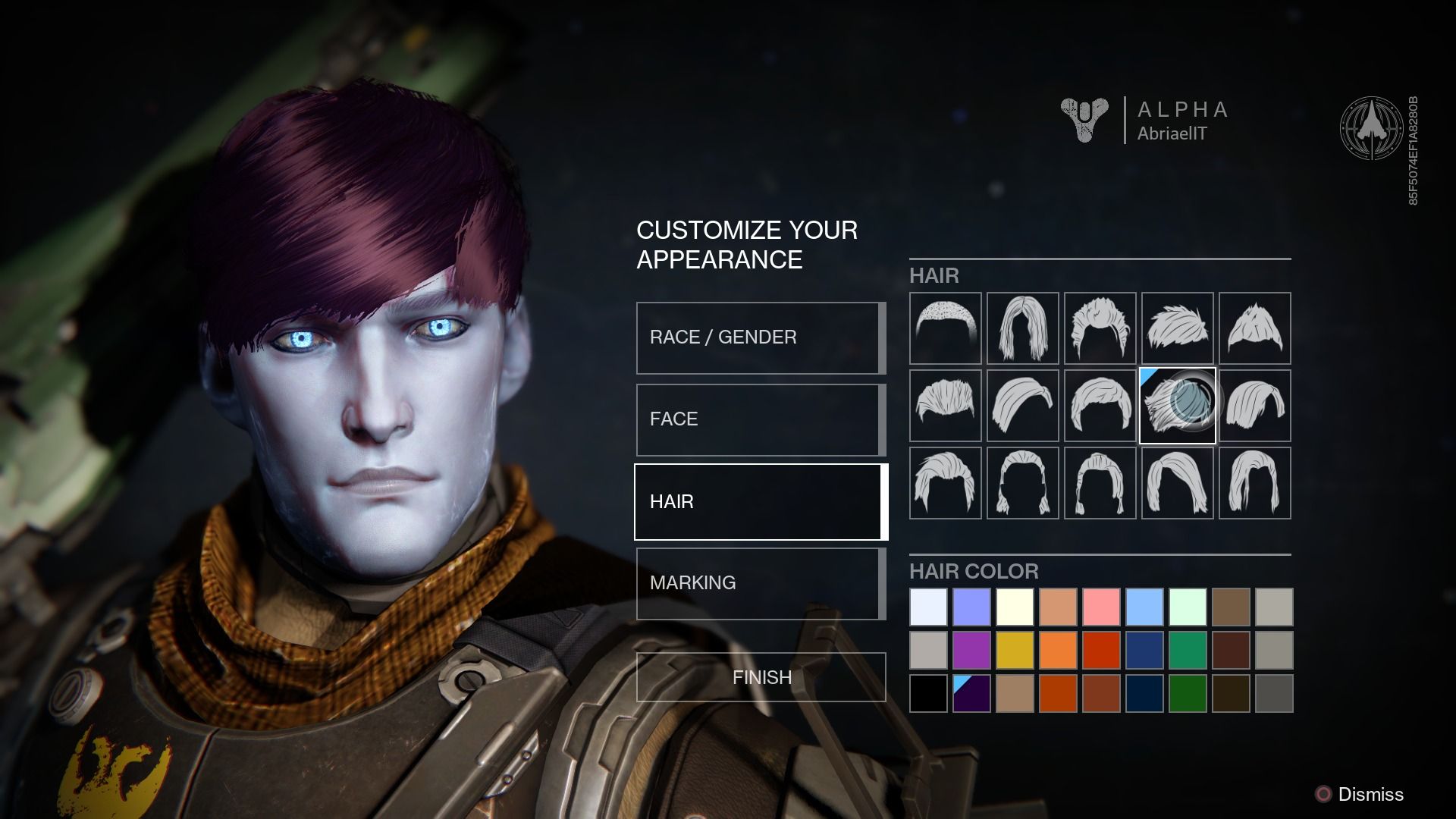This screenshot has height=819, width=1456.
Task: Select the buzzcut hairstyle thumbnail
Action: point(945,328)
